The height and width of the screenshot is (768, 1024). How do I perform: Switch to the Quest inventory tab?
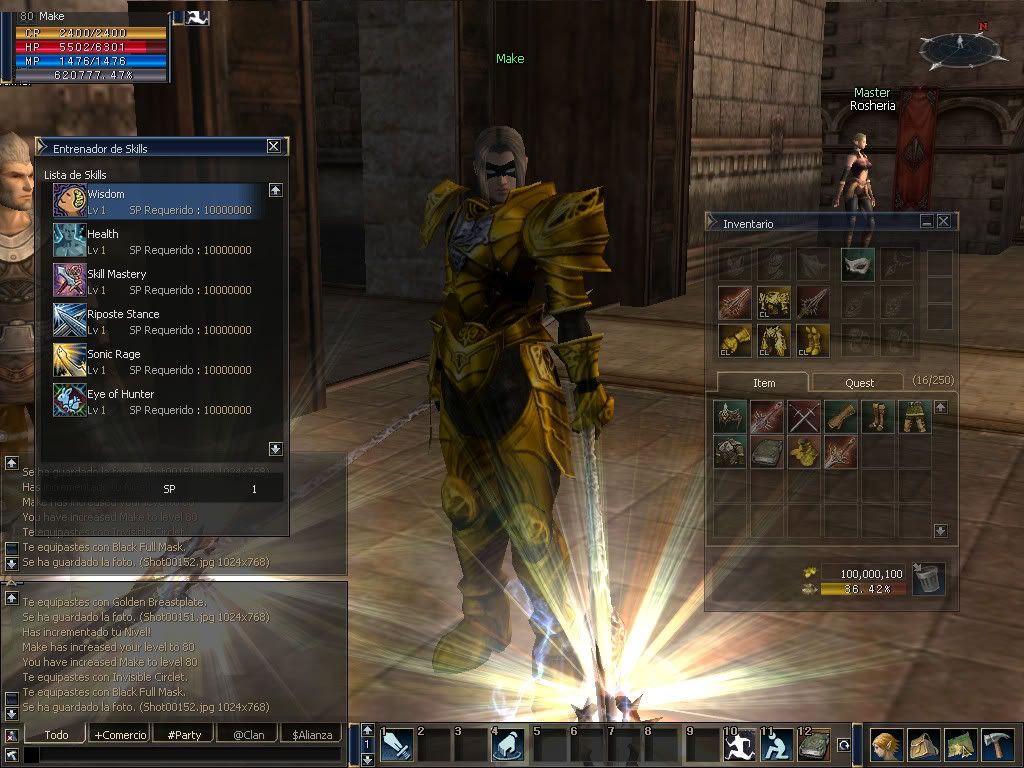pos(858,383)
